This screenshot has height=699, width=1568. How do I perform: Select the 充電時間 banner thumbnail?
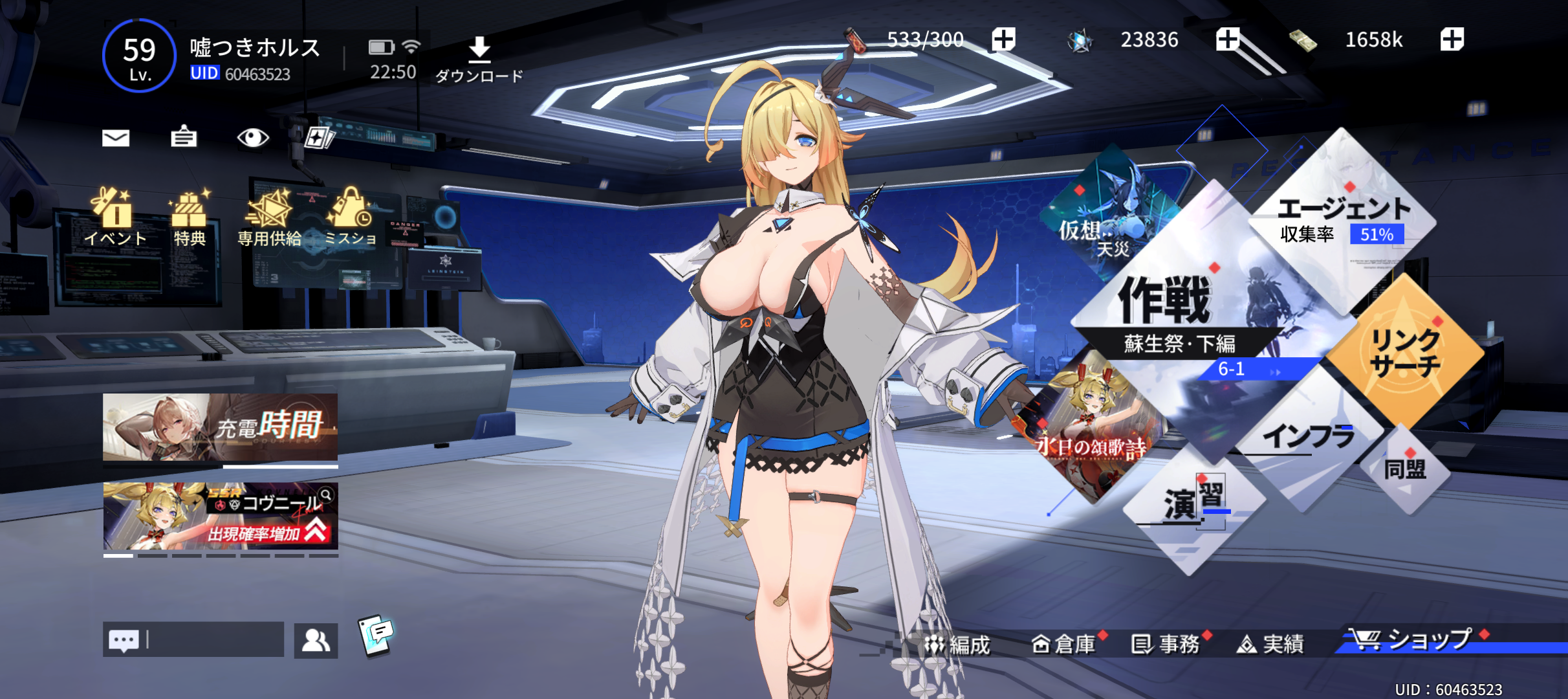[x=220, y=427]
